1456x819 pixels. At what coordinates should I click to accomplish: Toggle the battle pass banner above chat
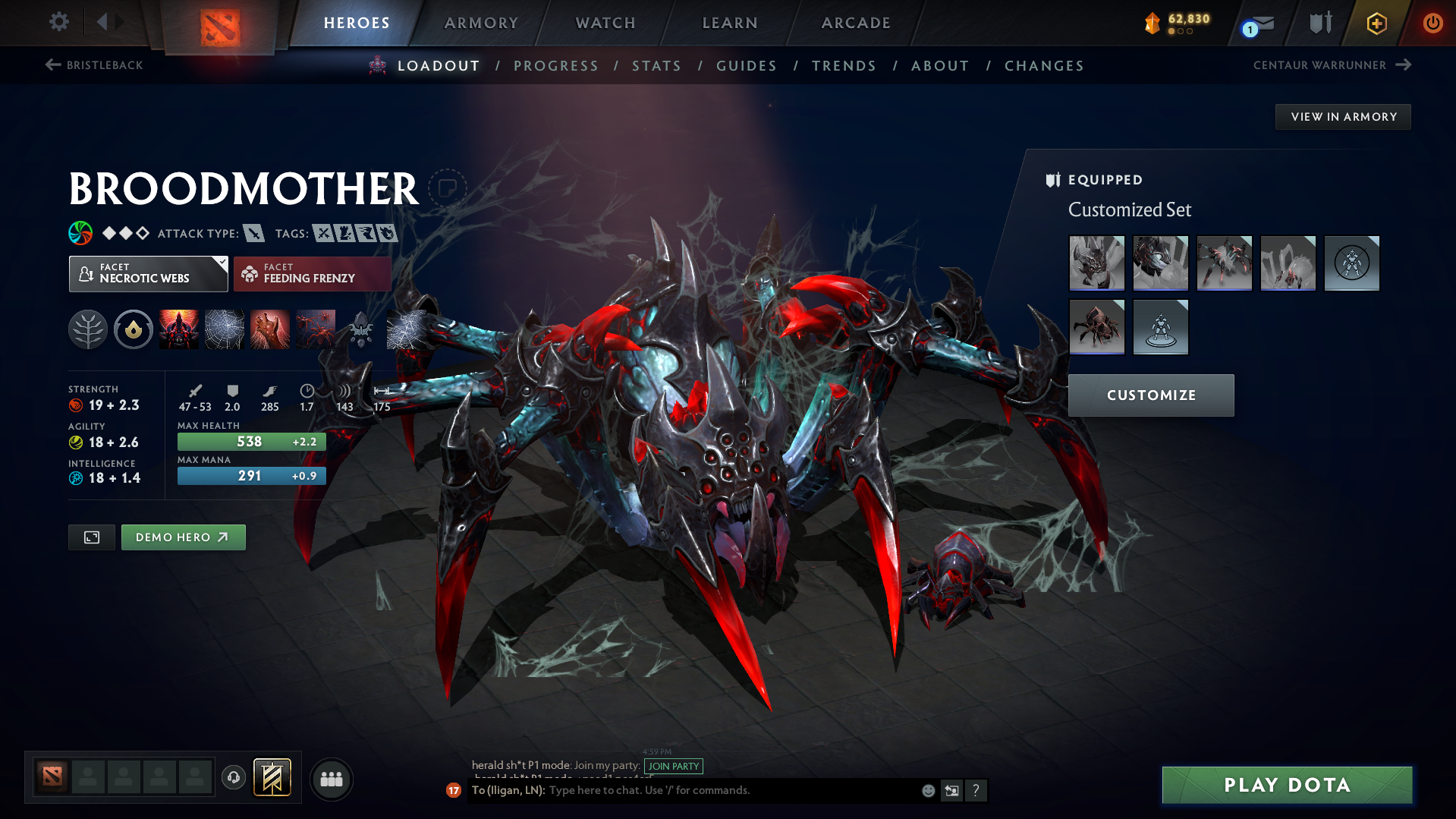coord(272,778)
